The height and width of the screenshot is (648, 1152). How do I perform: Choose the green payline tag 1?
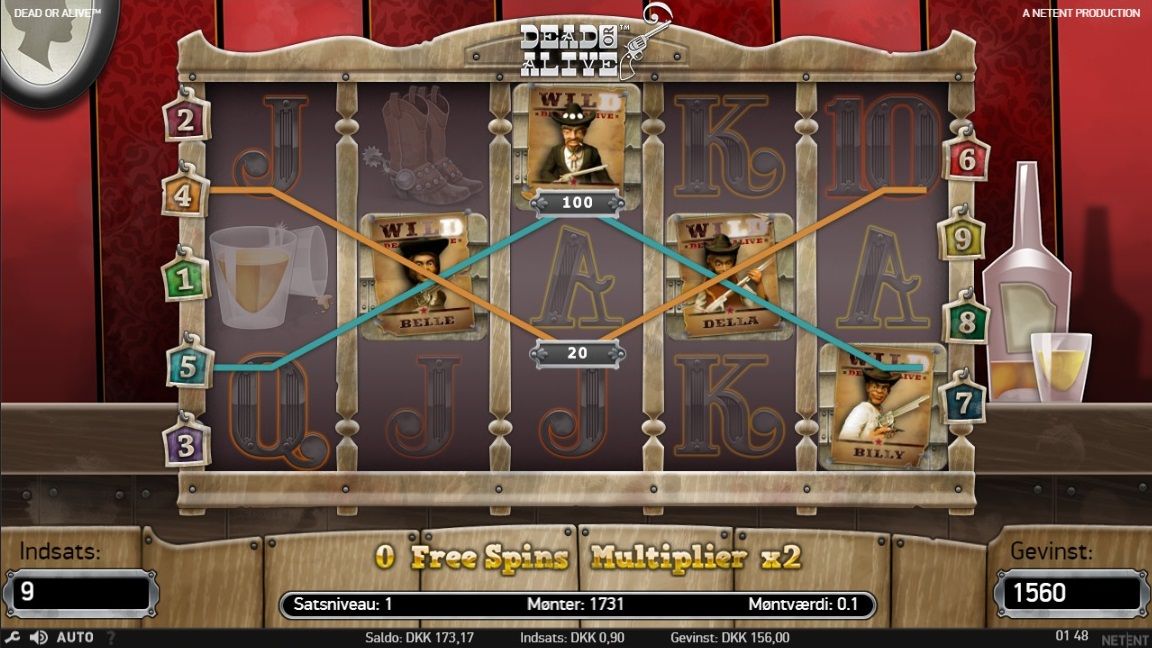[185, 279]
